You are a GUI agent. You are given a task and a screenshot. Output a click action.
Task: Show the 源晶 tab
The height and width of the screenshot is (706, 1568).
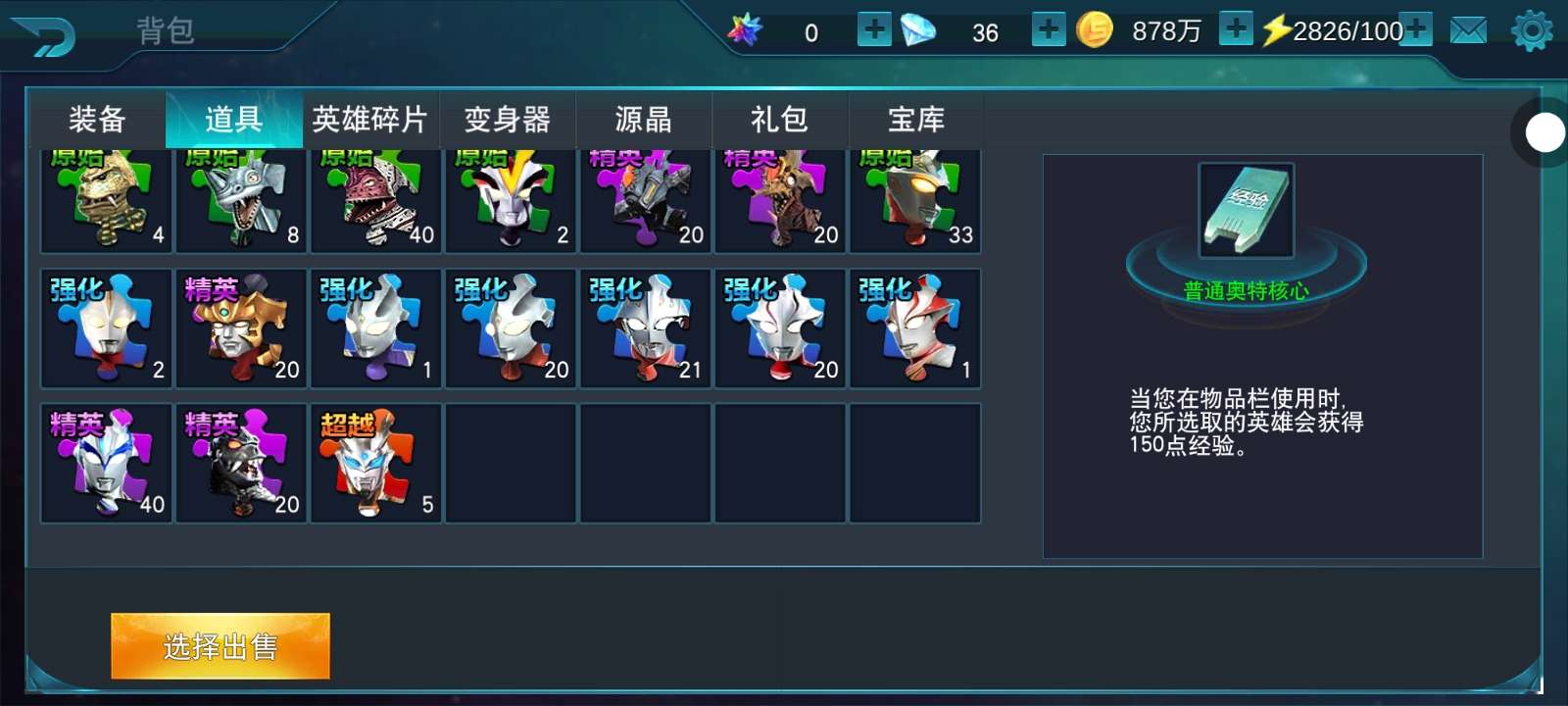(643, 120)
